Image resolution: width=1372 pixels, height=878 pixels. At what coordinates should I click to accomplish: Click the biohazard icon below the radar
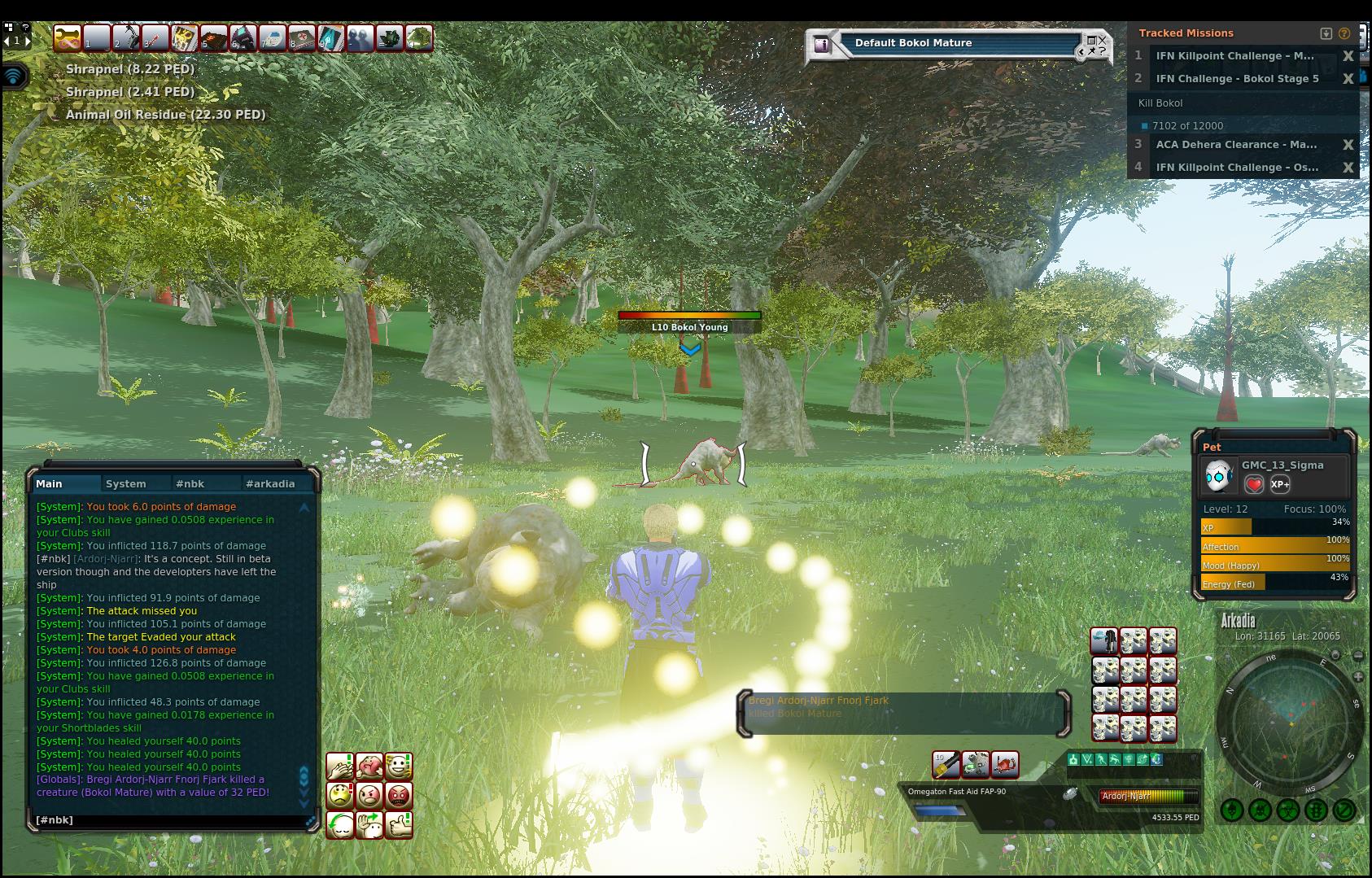(x=1288, y=810)
